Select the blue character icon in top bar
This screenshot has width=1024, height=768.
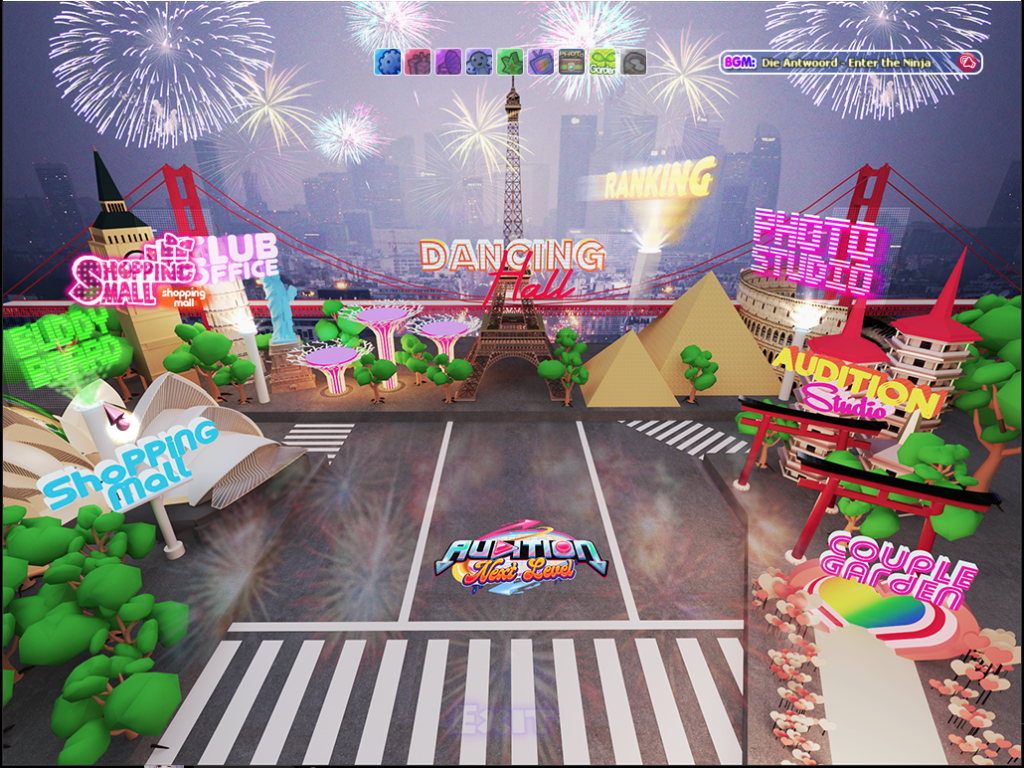pos(479,62)
